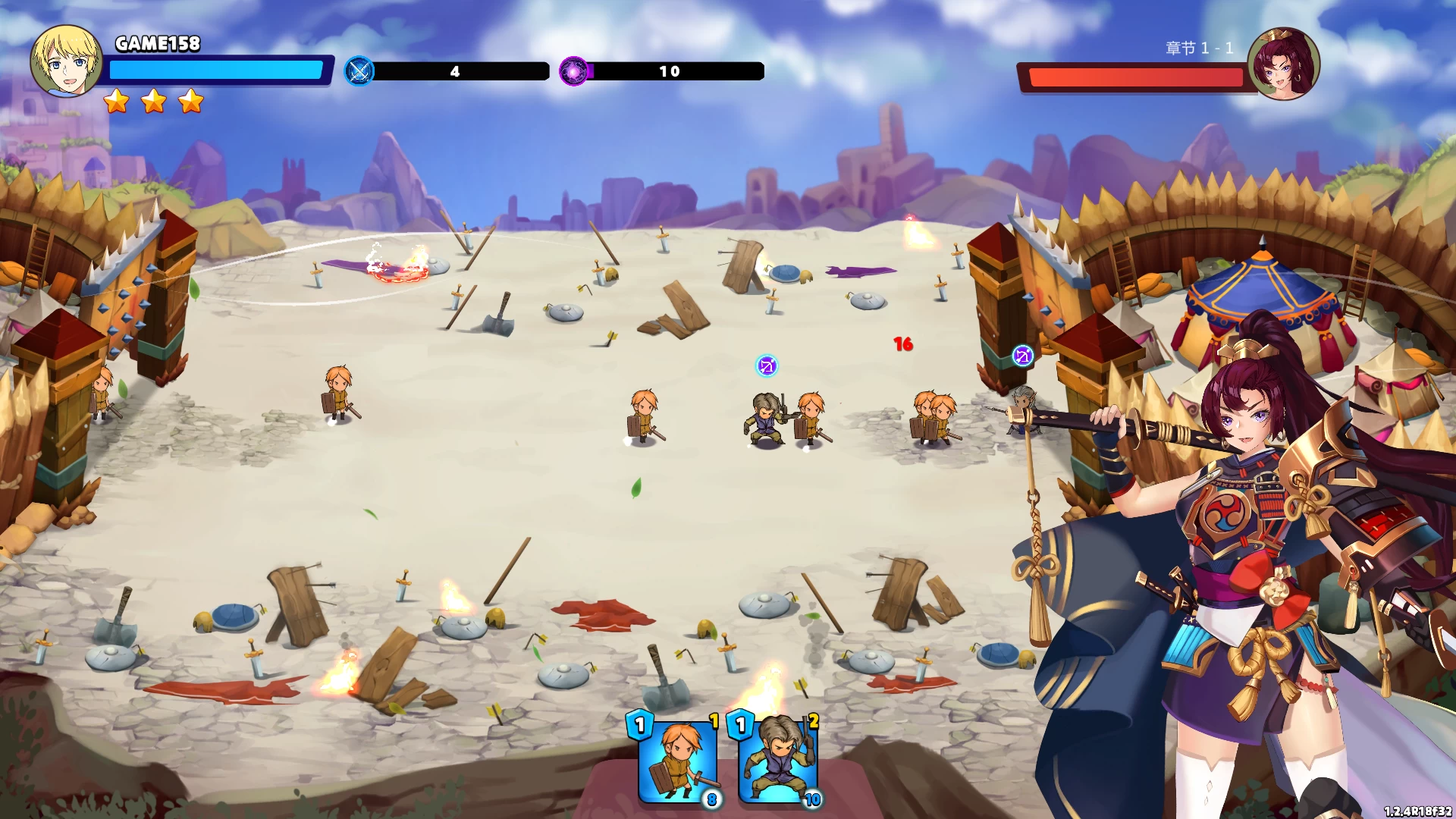Click the blonde player avatar portrait
The image size is (1456, 819).
point(66,61)
